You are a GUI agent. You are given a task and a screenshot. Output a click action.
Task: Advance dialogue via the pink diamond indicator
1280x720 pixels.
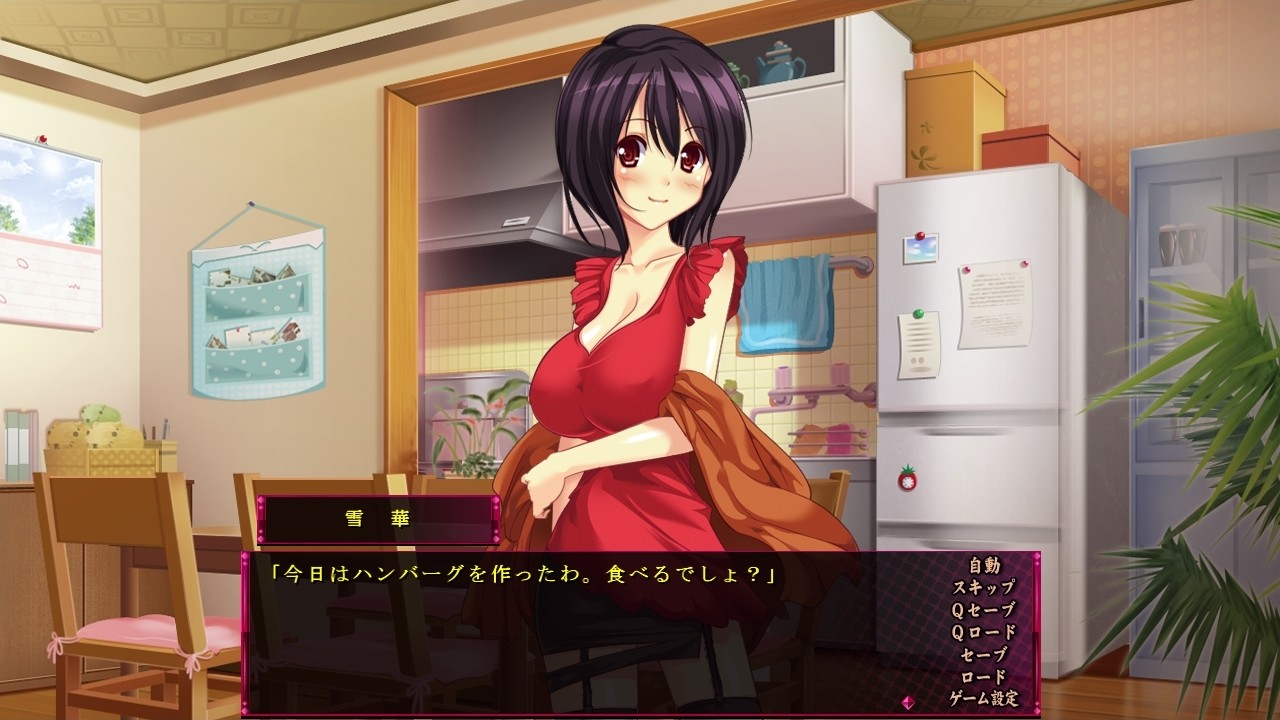pos(908,701)
